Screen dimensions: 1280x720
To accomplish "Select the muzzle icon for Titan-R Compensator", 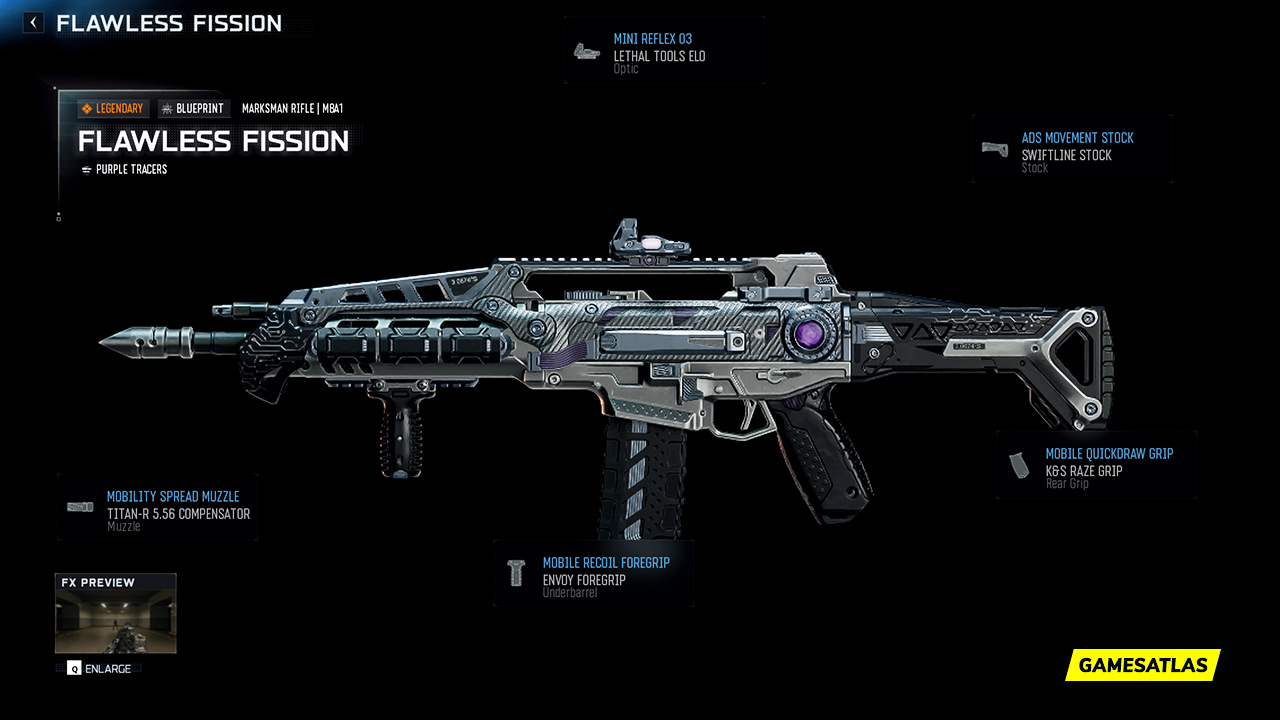I will click(x=78, y=505).
